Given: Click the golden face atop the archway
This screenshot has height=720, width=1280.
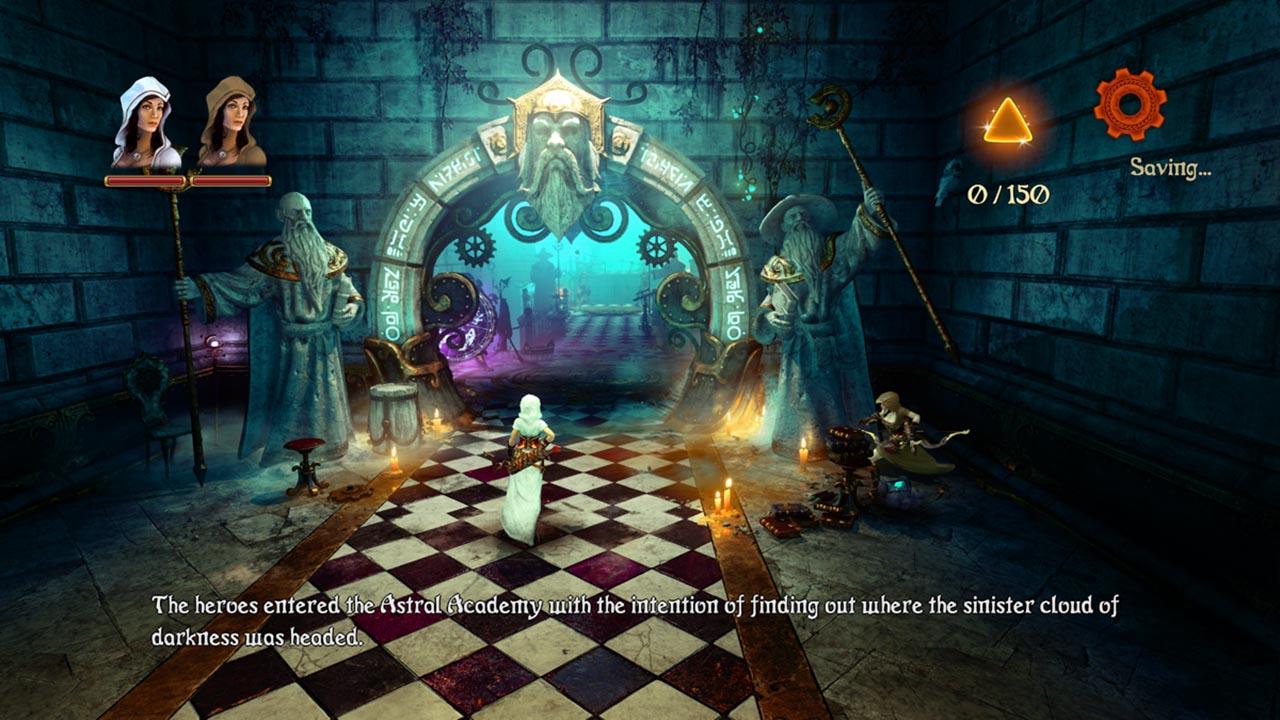Looking at the screenshot, I should 557,140.
